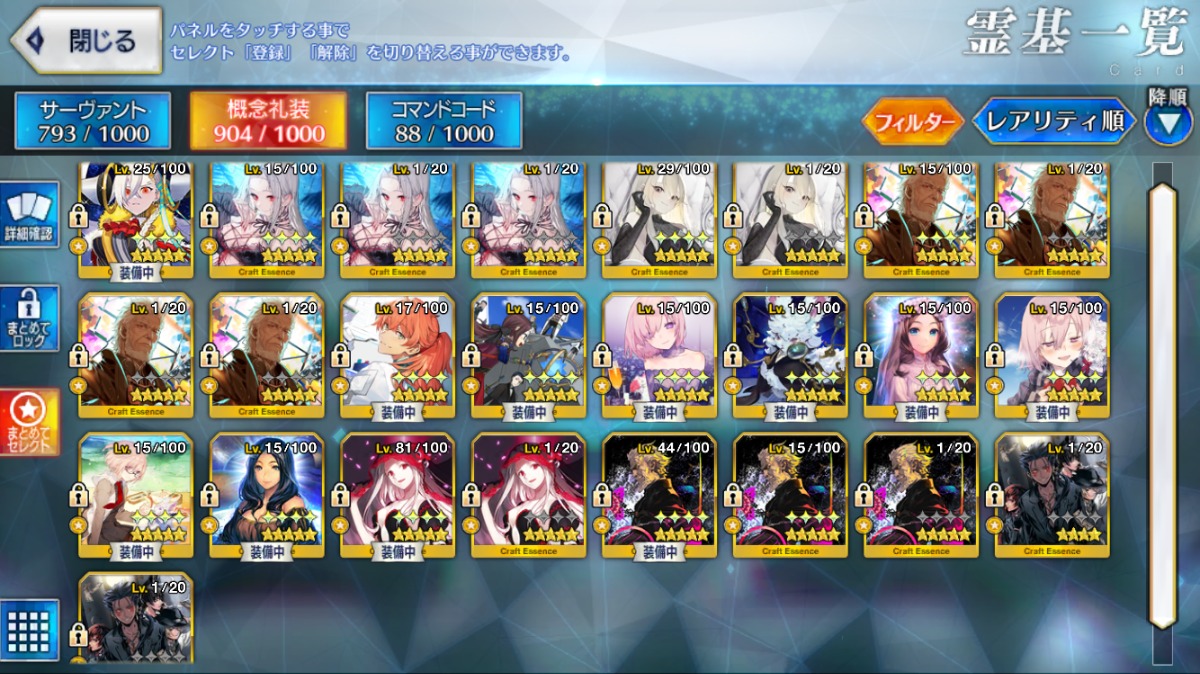Change grid layout with the grid icon

point(30,629)
